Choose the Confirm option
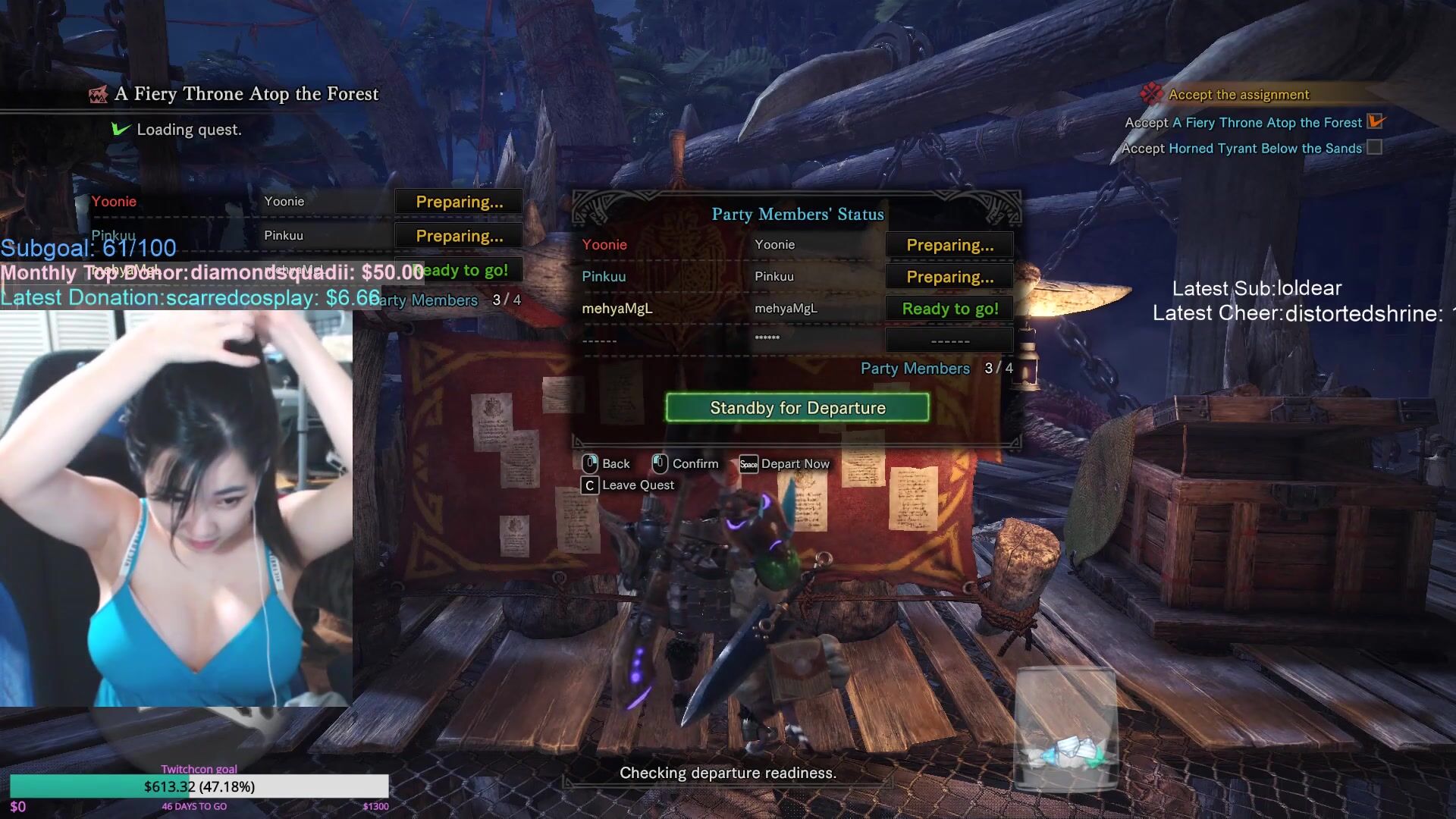Viewport: 1456px width, 819px height. click(686, 463)
